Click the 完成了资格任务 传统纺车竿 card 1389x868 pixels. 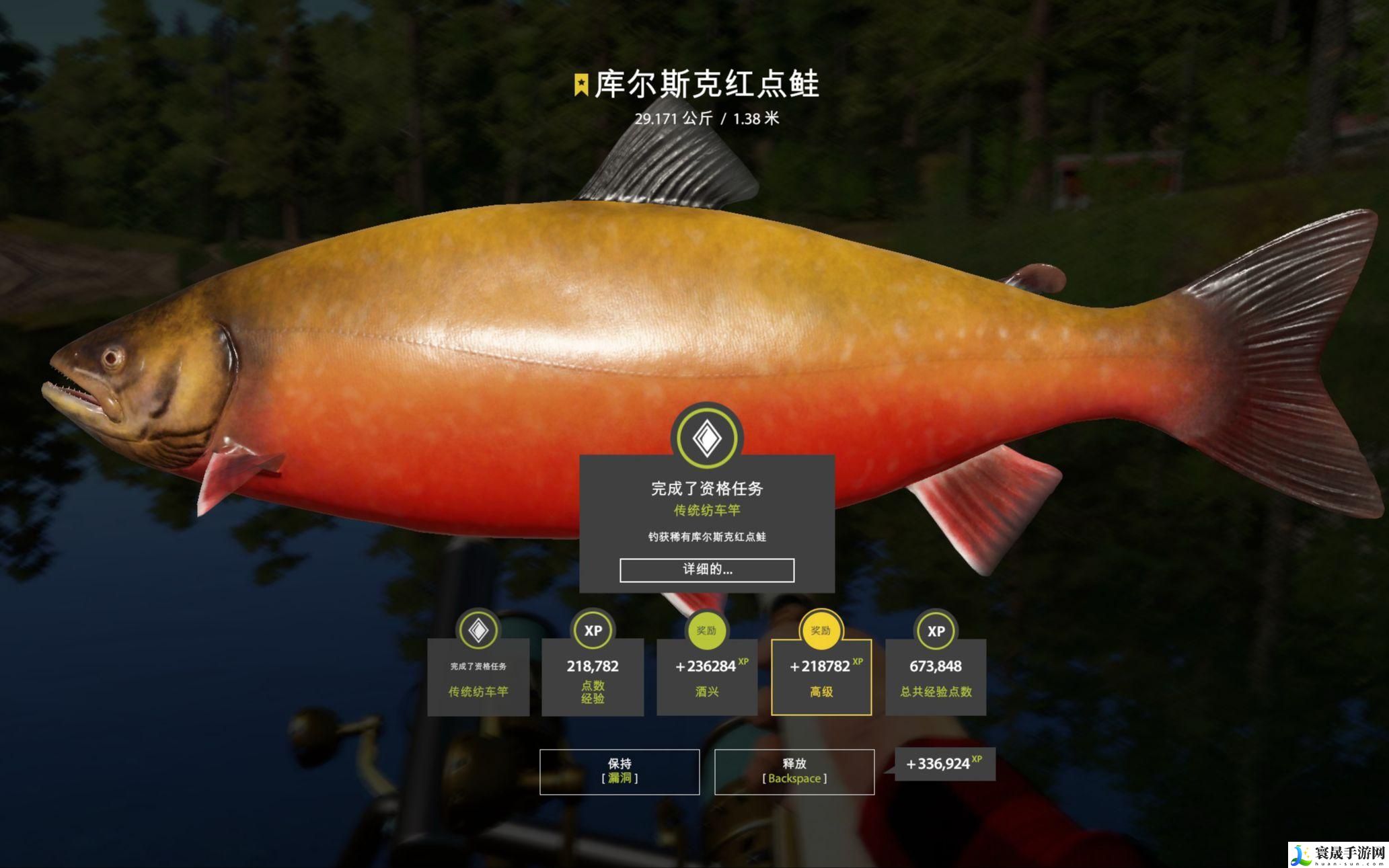pos(478,677)
